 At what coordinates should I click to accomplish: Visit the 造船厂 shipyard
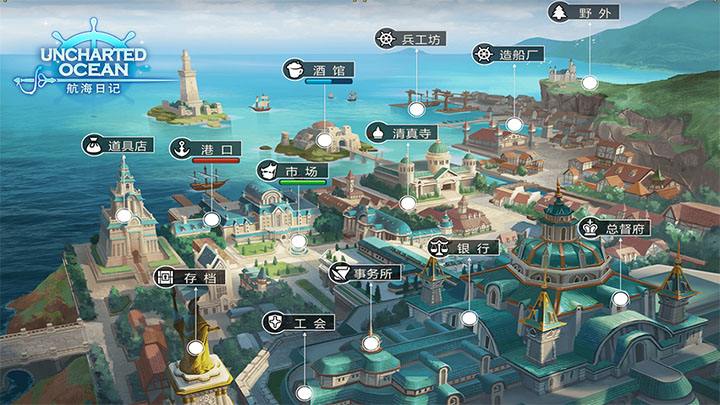pyautogui.click(x=509, y=54)
